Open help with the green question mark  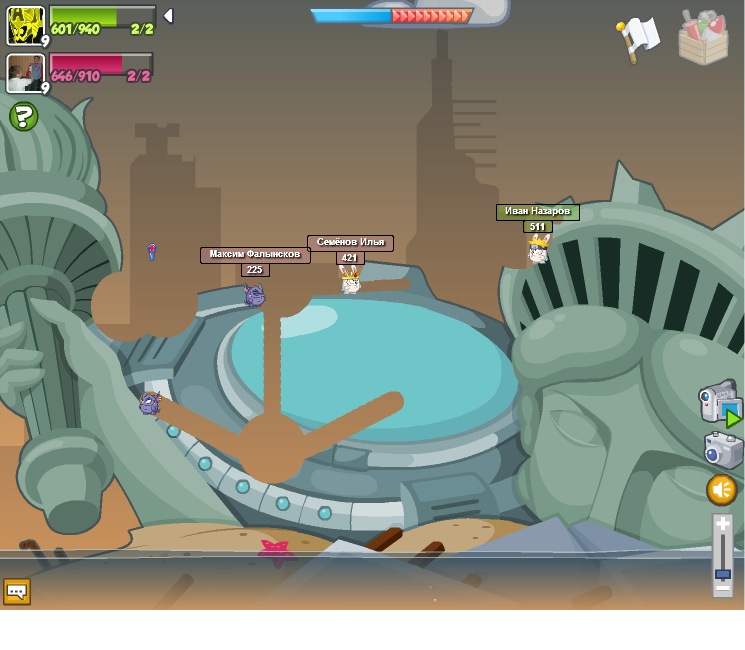(x=23, y=116)
